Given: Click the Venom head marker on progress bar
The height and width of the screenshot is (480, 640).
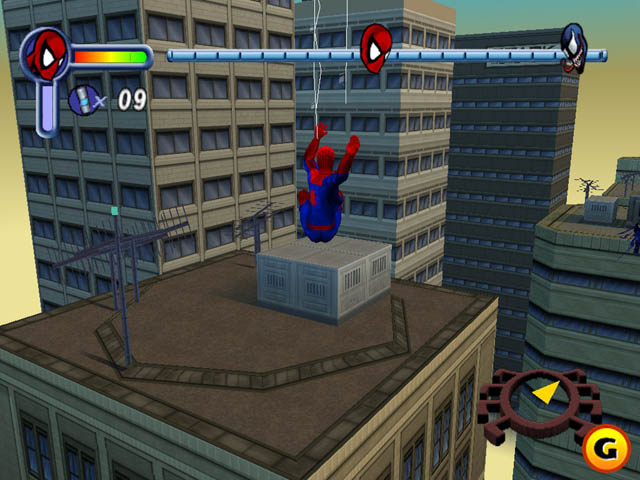Looking at the screenshot, I should coord(573,45).
